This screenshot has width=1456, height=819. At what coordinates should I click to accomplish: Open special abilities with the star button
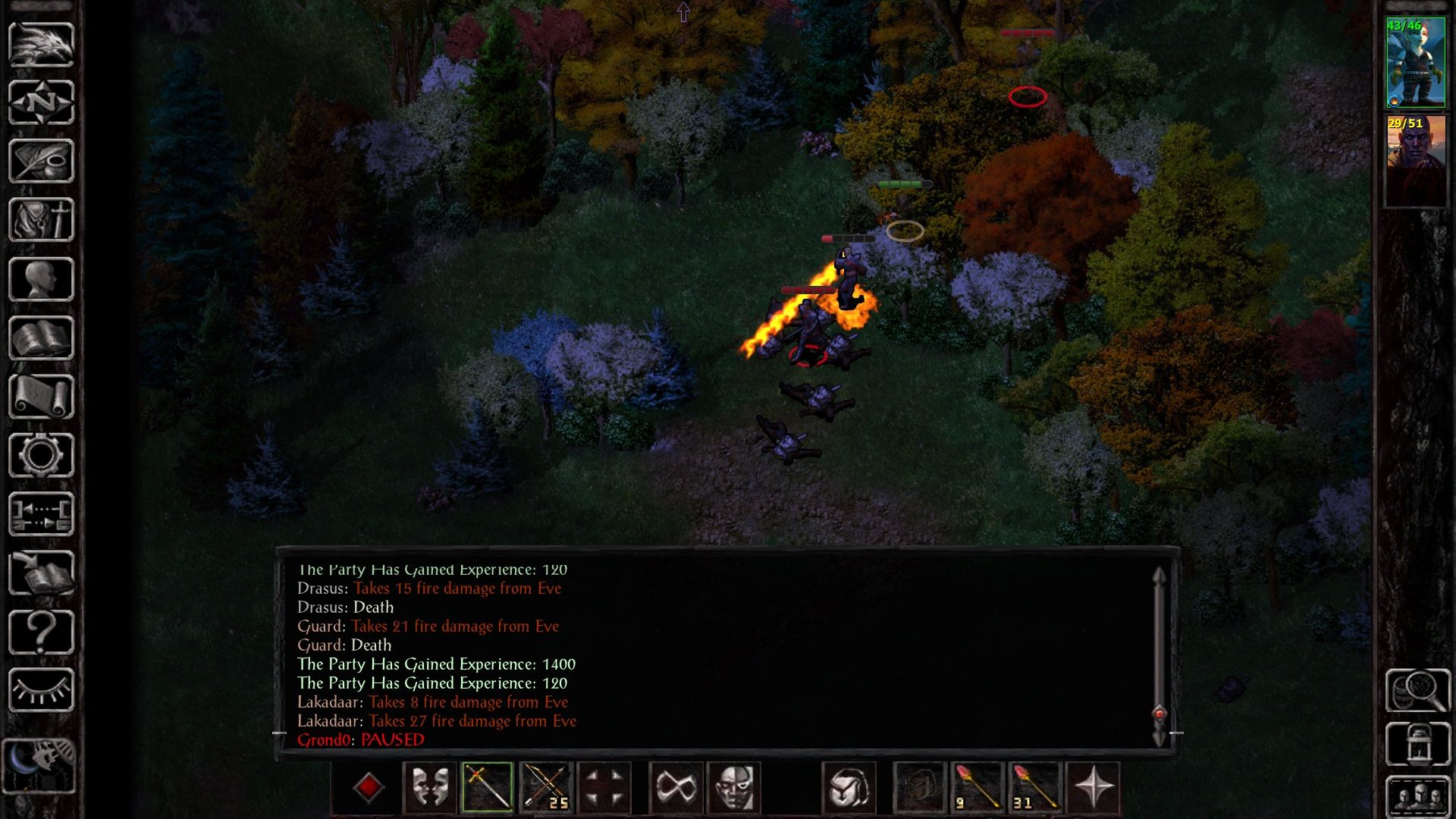[x=1093, y=787]
